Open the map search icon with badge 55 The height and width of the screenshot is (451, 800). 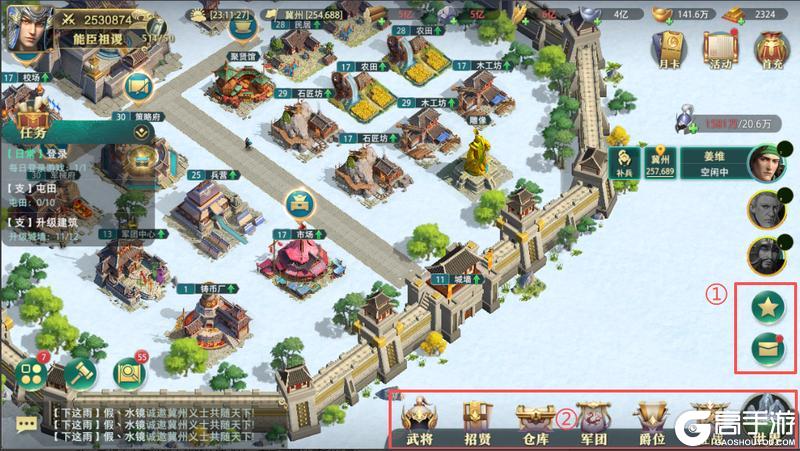[131, 373]
